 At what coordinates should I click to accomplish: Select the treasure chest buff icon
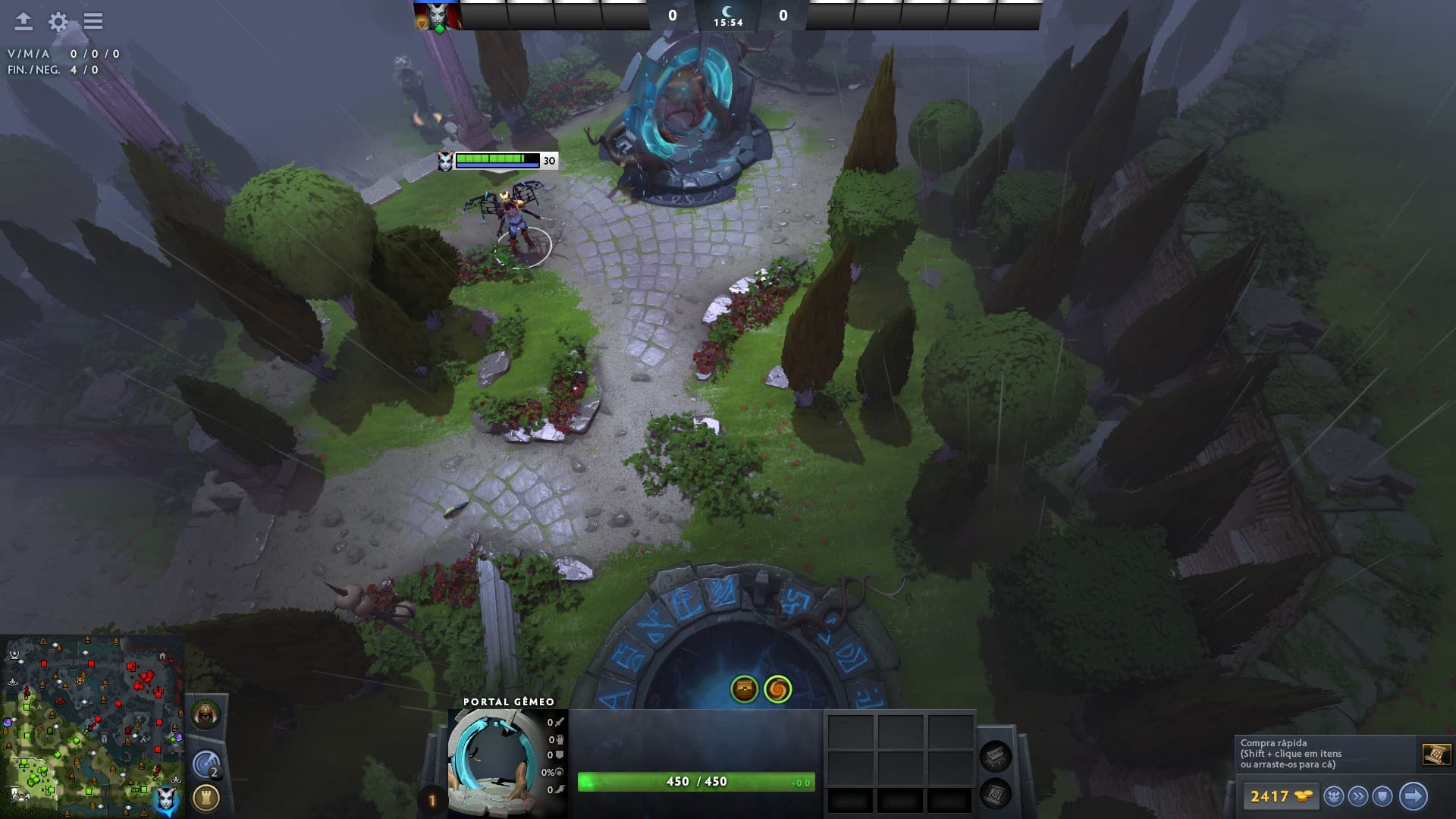click(x=744, y=689)
